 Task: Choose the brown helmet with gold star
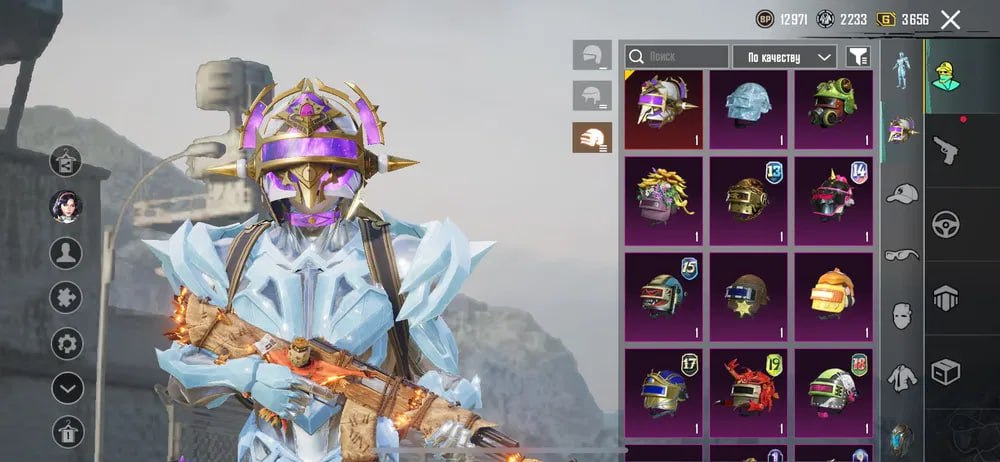tap(748, 292)
